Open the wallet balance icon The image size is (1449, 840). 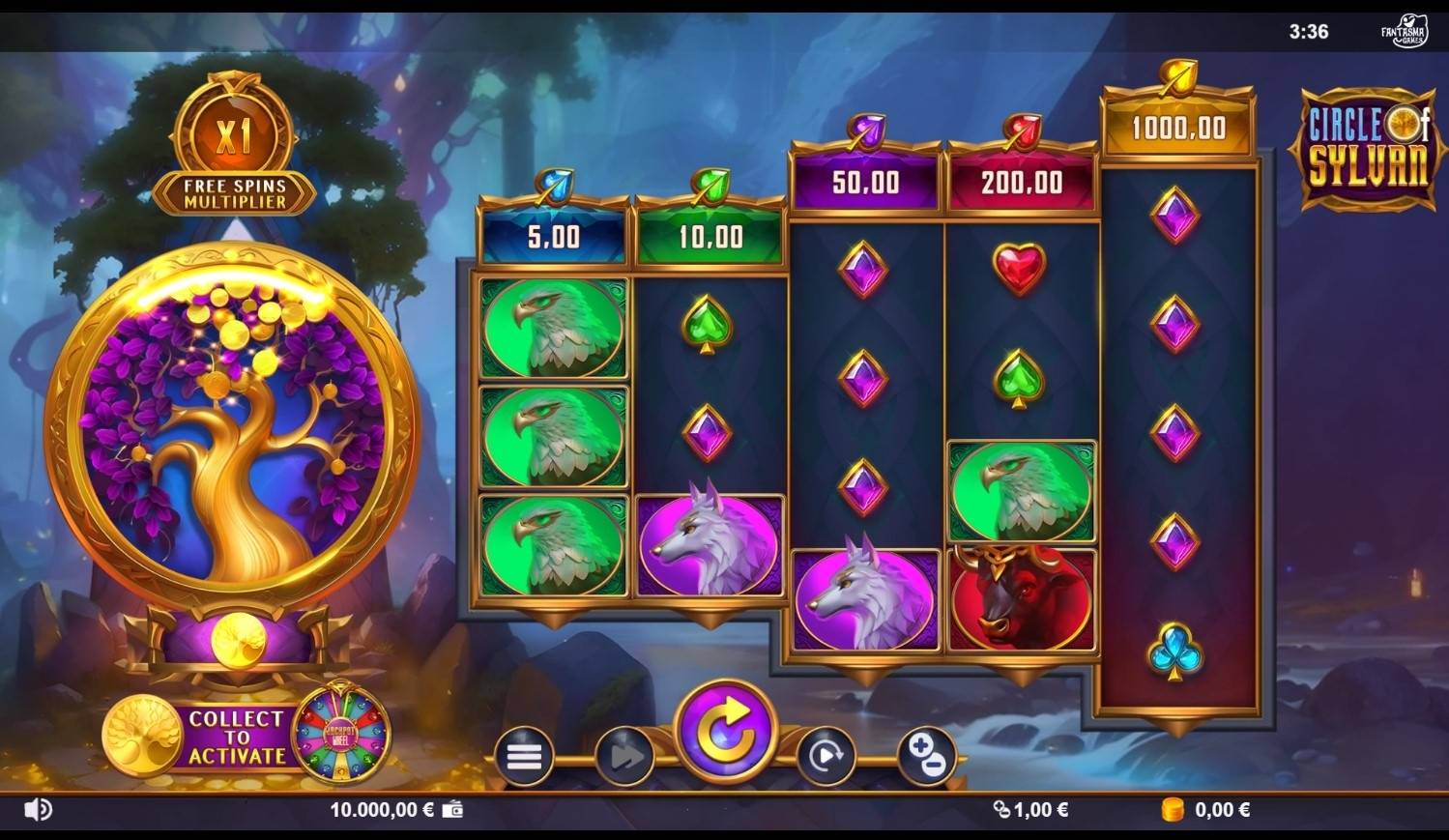point(452,810)
